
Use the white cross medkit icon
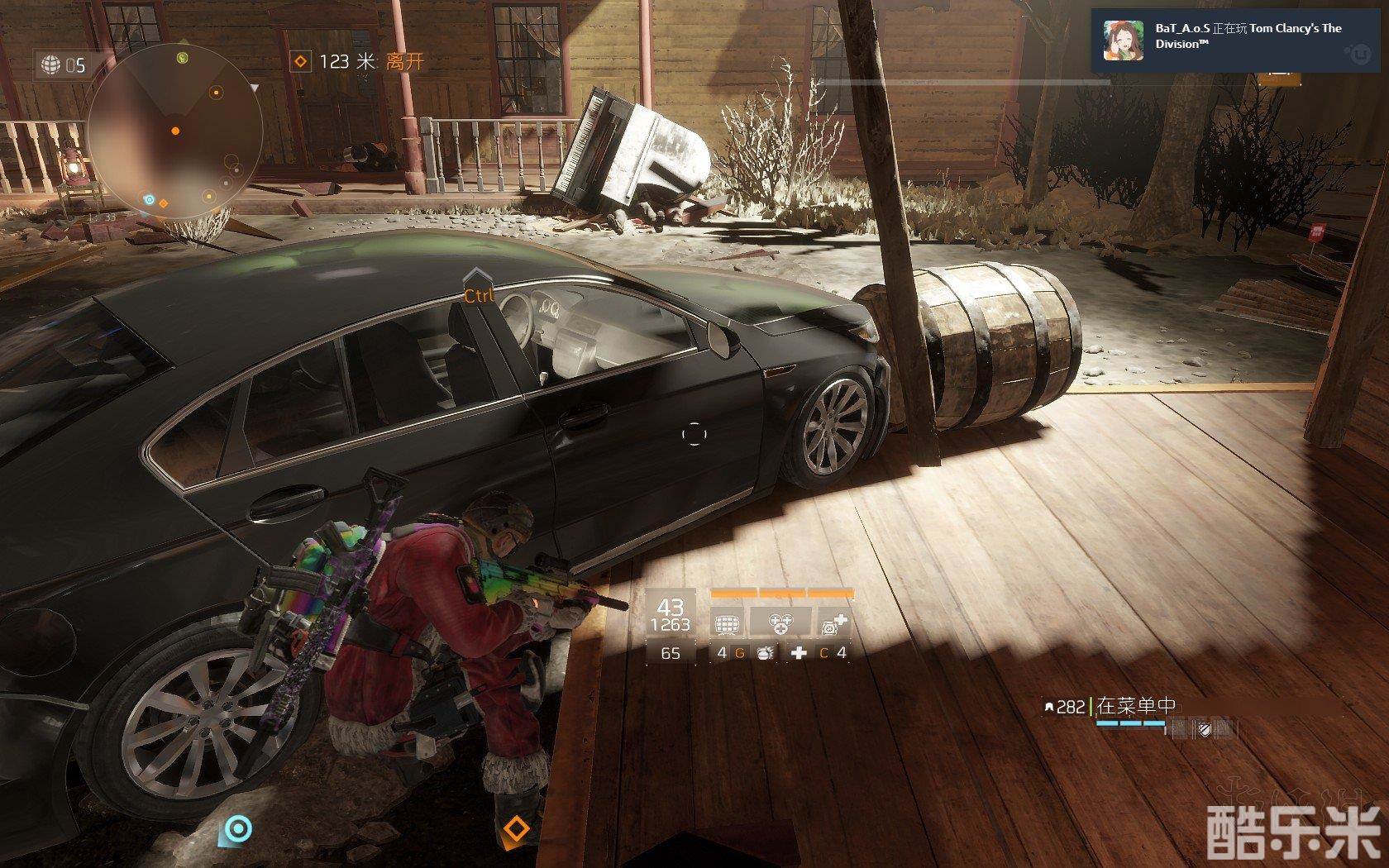(x=799, y=653)
